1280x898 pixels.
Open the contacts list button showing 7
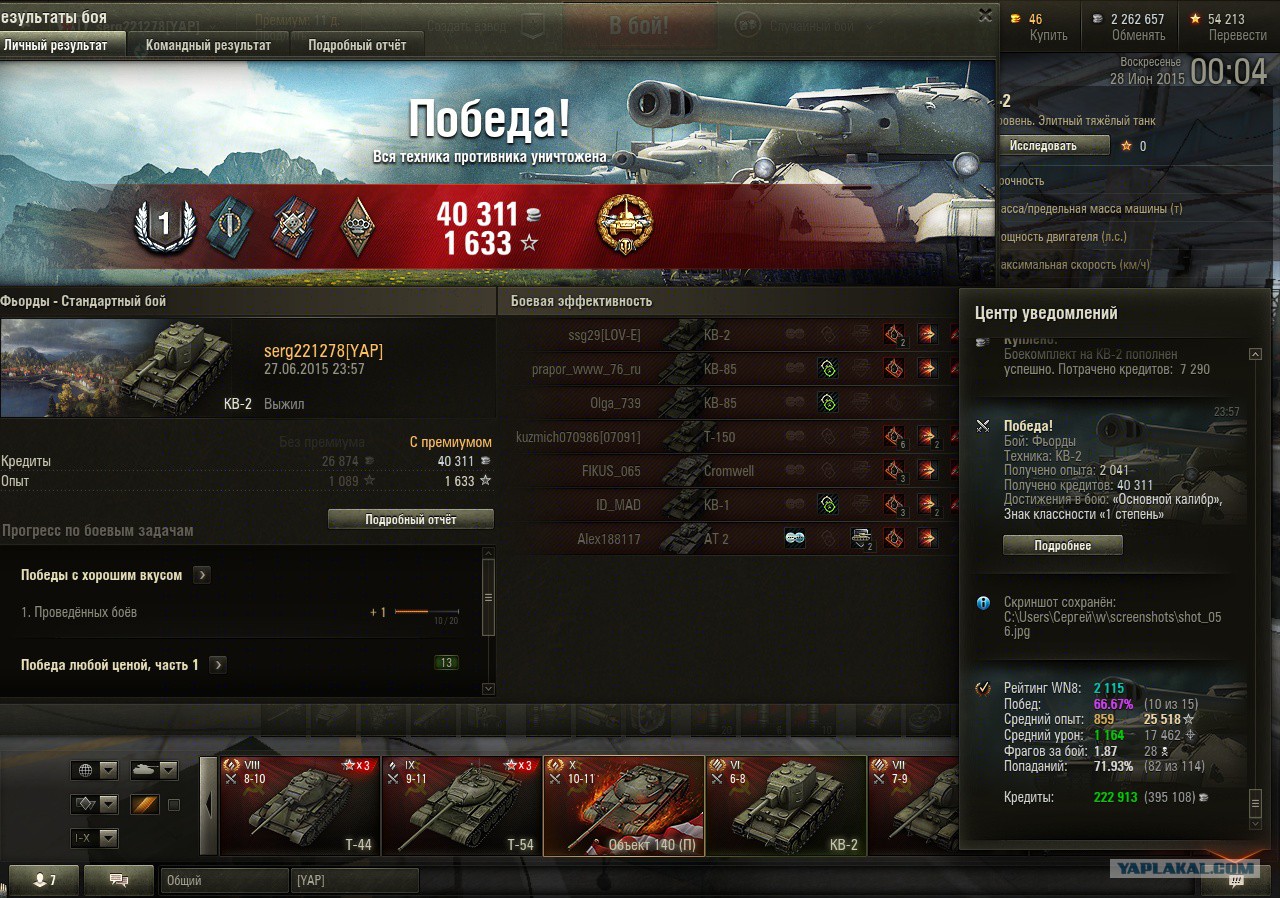pos(45,880)
